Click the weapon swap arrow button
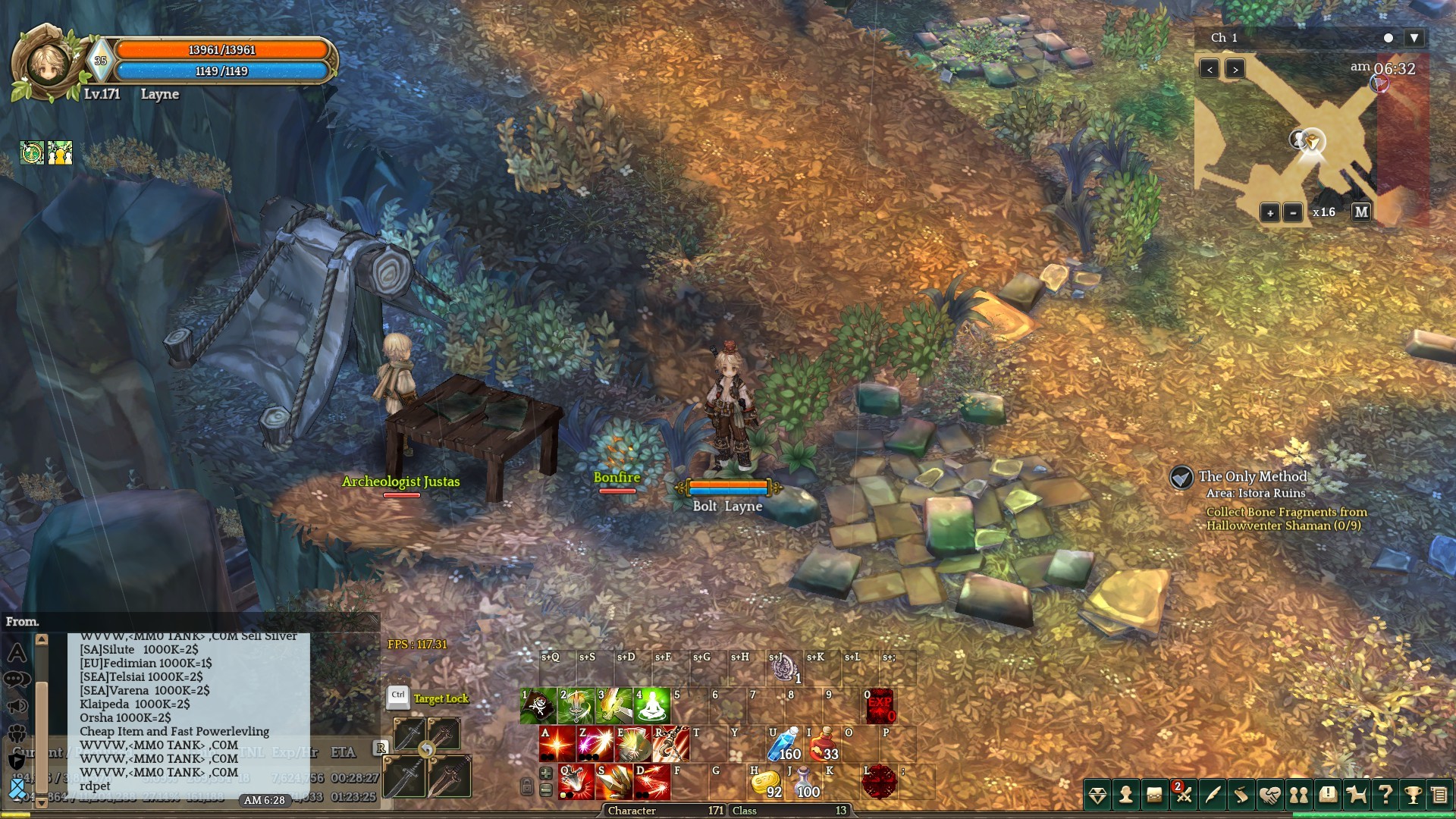1456x819 pixels. [427, 750]
